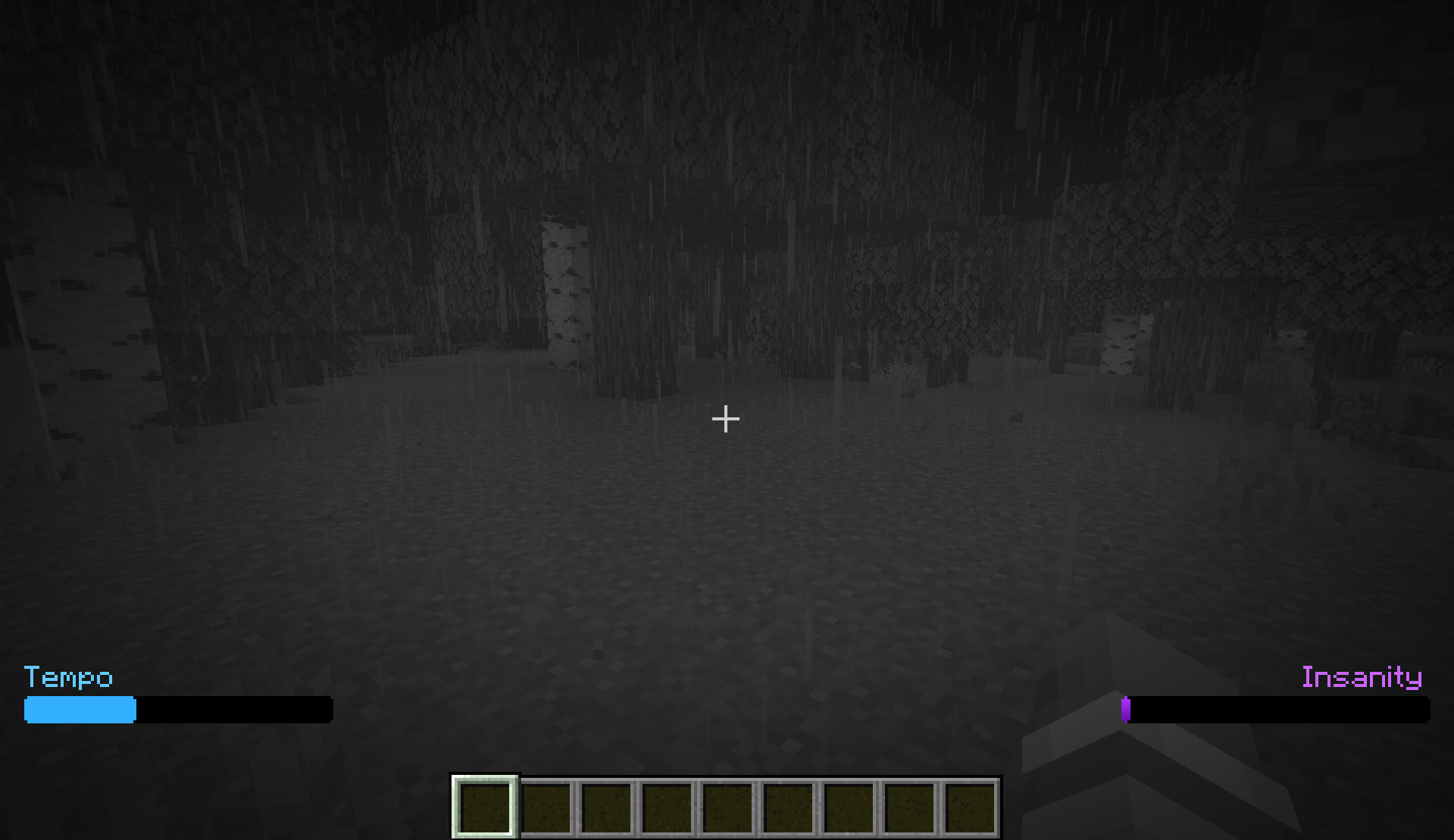Click the Insanity label

point(1362,677)
